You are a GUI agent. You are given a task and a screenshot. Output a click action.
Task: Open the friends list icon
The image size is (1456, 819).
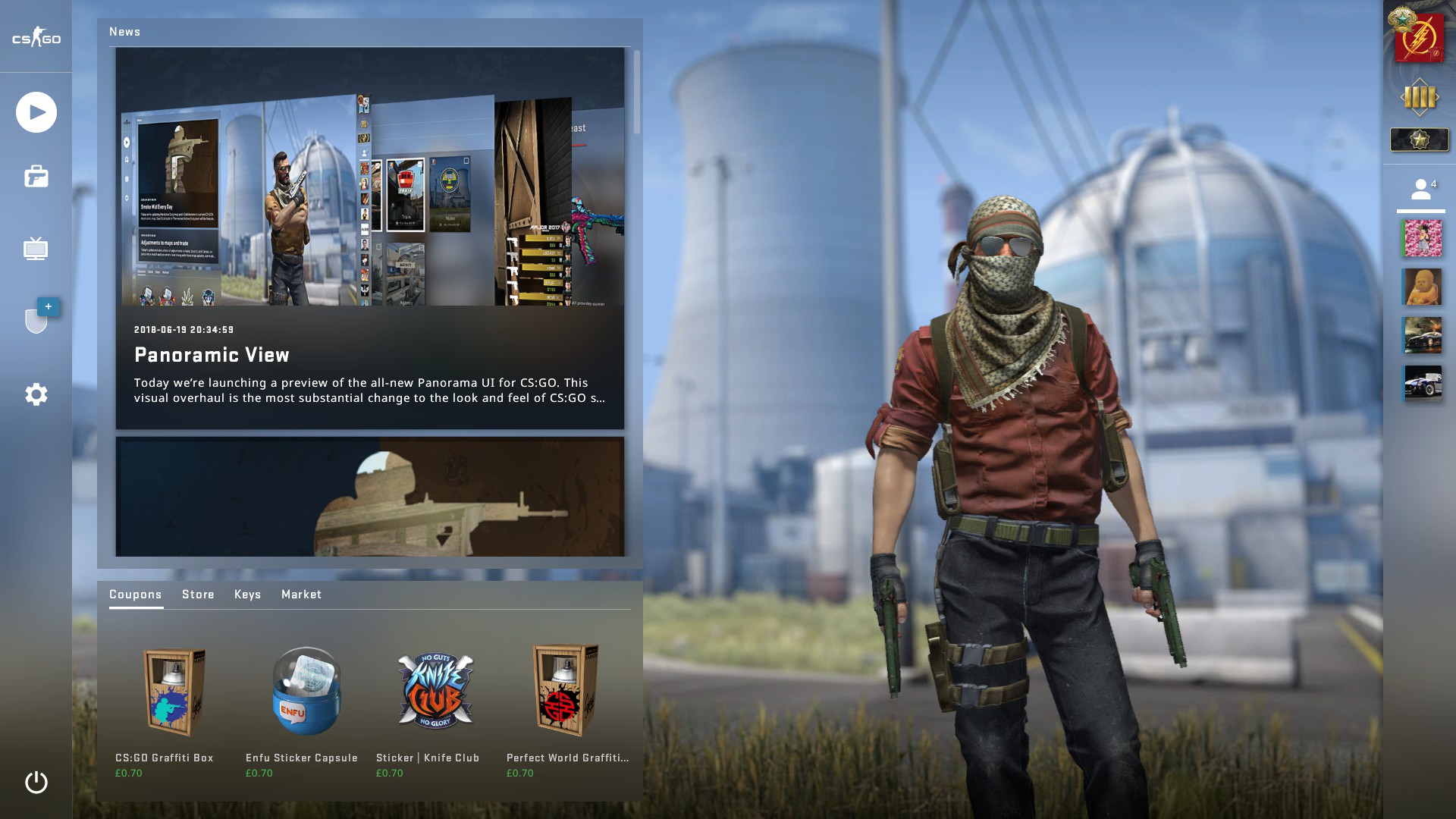click(x=1422, y=190)
